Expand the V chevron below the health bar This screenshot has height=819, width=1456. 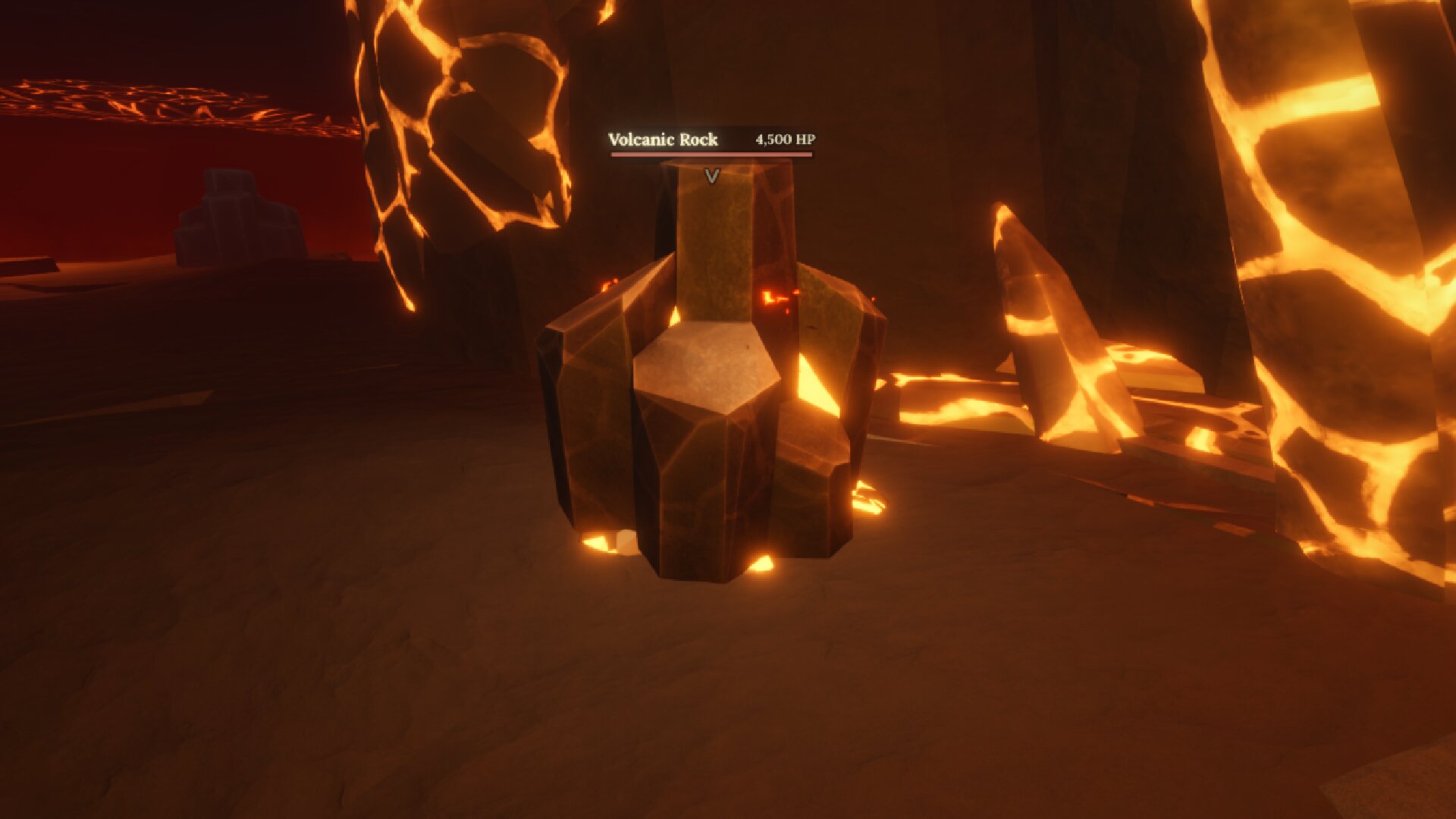[x=711, y=176]
